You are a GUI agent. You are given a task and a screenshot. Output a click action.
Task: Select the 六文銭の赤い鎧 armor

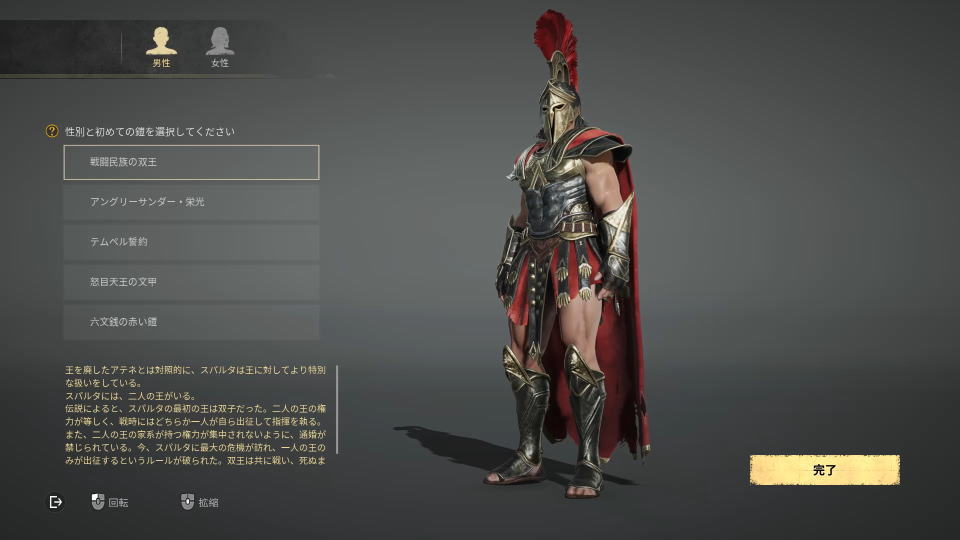pyautogui.click(x=191, y=322)
